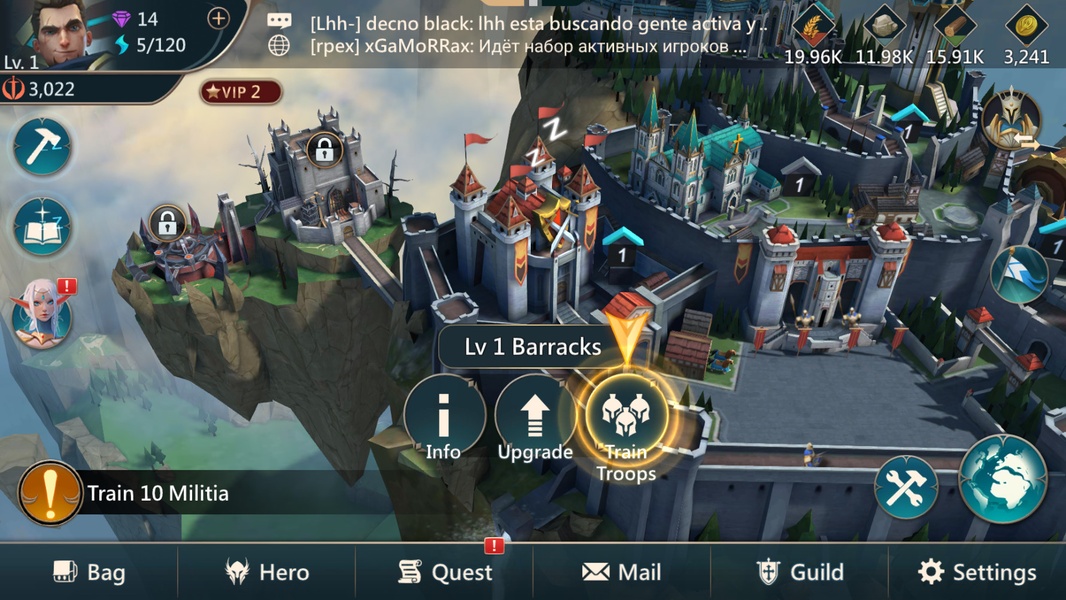The width and height of the screenshot is (1066, 600).
Task: Check the Mail inbox
Action: pos(622,572)
